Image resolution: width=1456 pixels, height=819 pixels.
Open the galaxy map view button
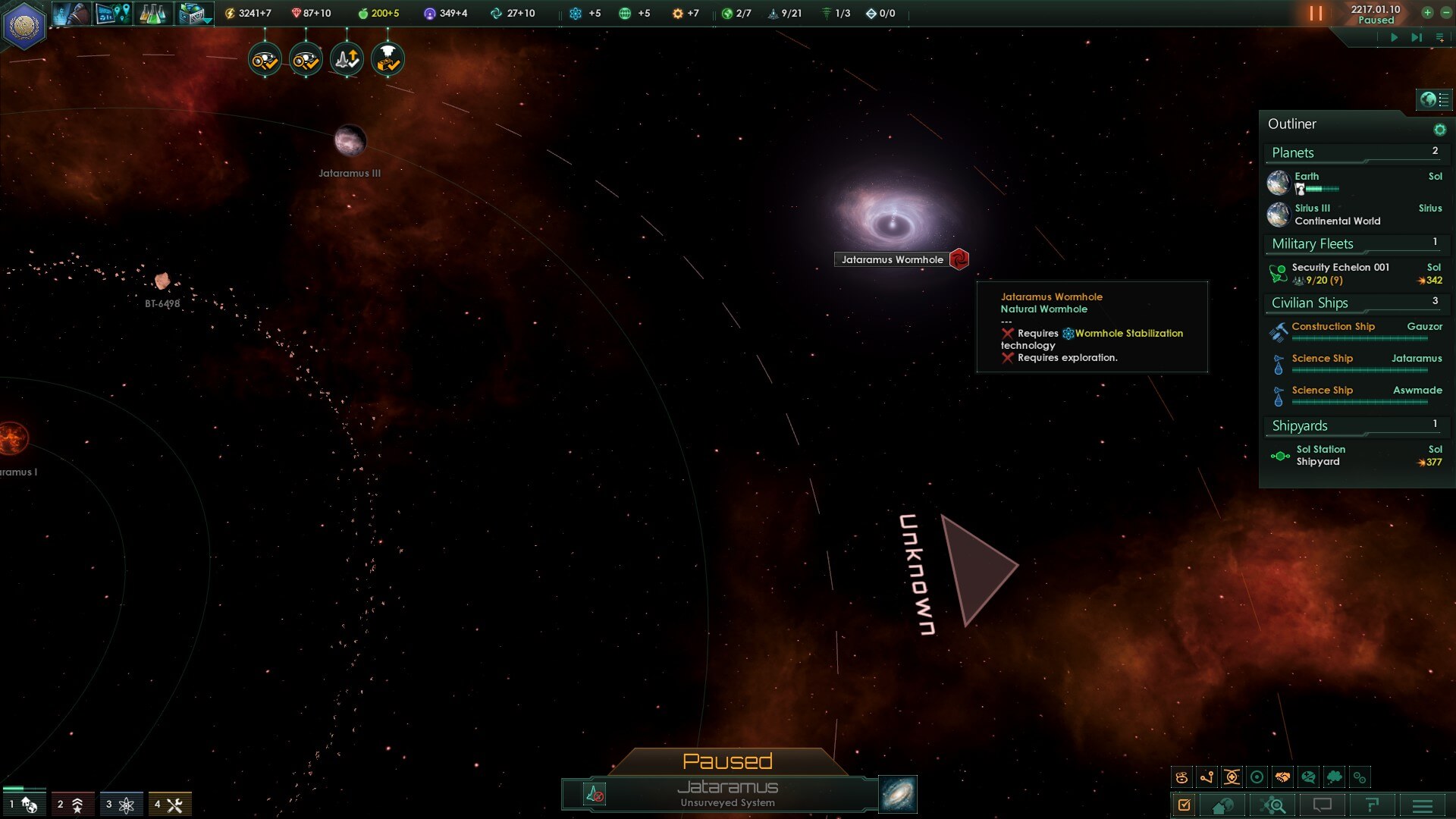(x=898, y=794)
